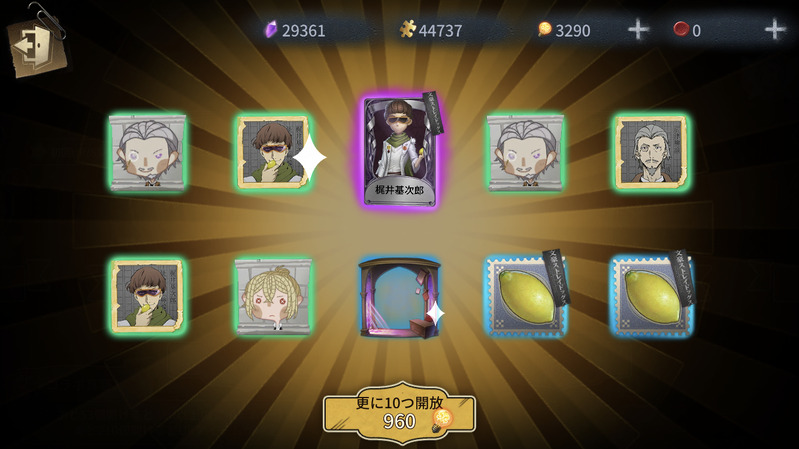Open 10 more with the 960 button

(x=399, y=411)
